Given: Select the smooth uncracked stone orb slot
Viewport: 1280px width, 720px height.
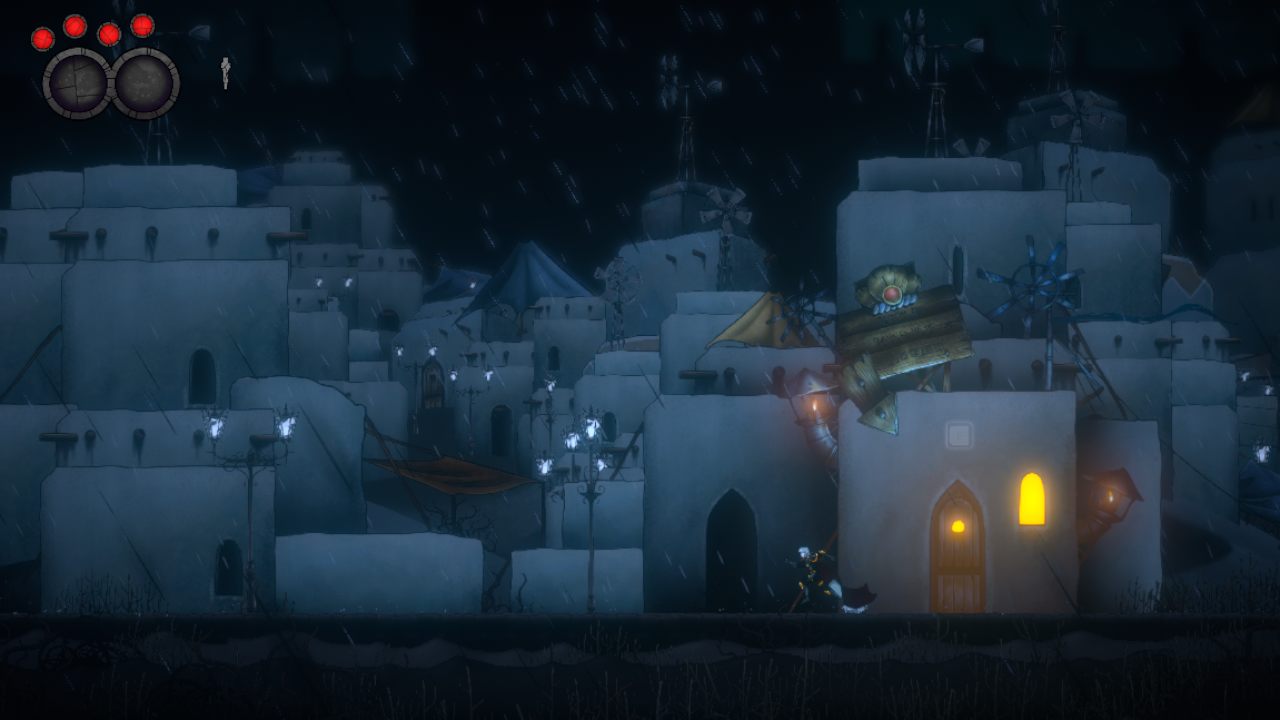Looking at the screenshot, I should point(146,84).
